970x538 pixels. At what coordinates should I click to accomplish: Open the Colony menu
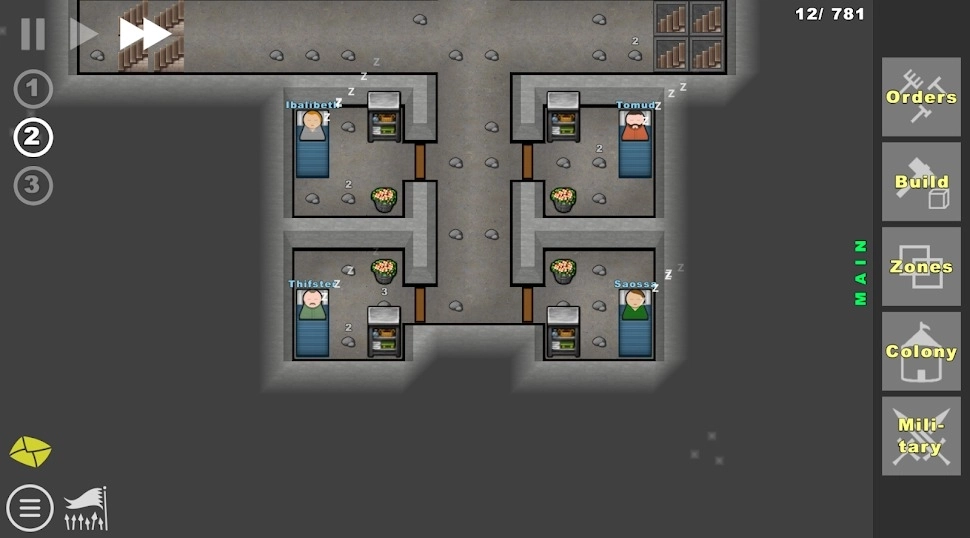pyautogui.click(x=921, y=351)
